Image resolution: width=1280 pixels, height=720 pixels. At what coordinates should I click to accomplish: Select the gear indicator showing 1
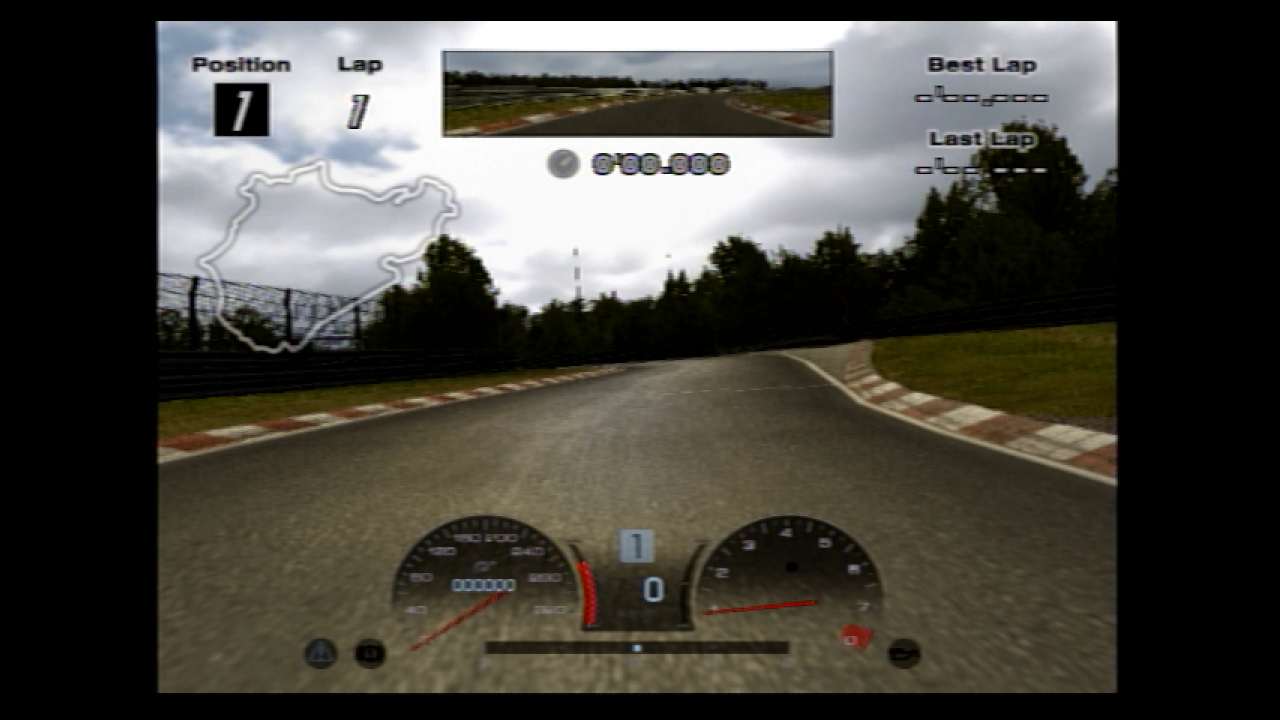click(x=637, y=543)
